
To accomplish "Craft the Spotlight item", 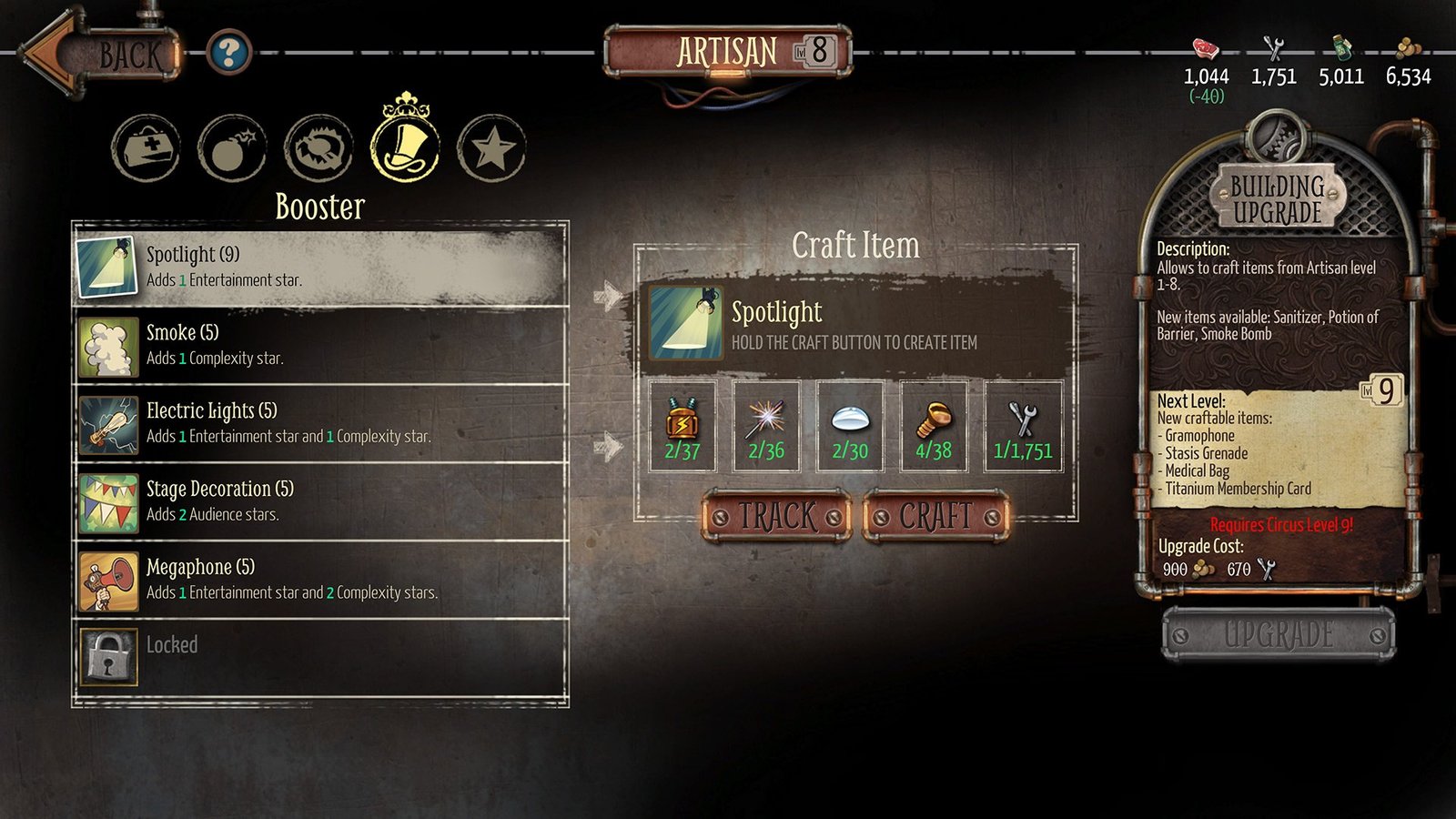I will [x=936, y=517].
